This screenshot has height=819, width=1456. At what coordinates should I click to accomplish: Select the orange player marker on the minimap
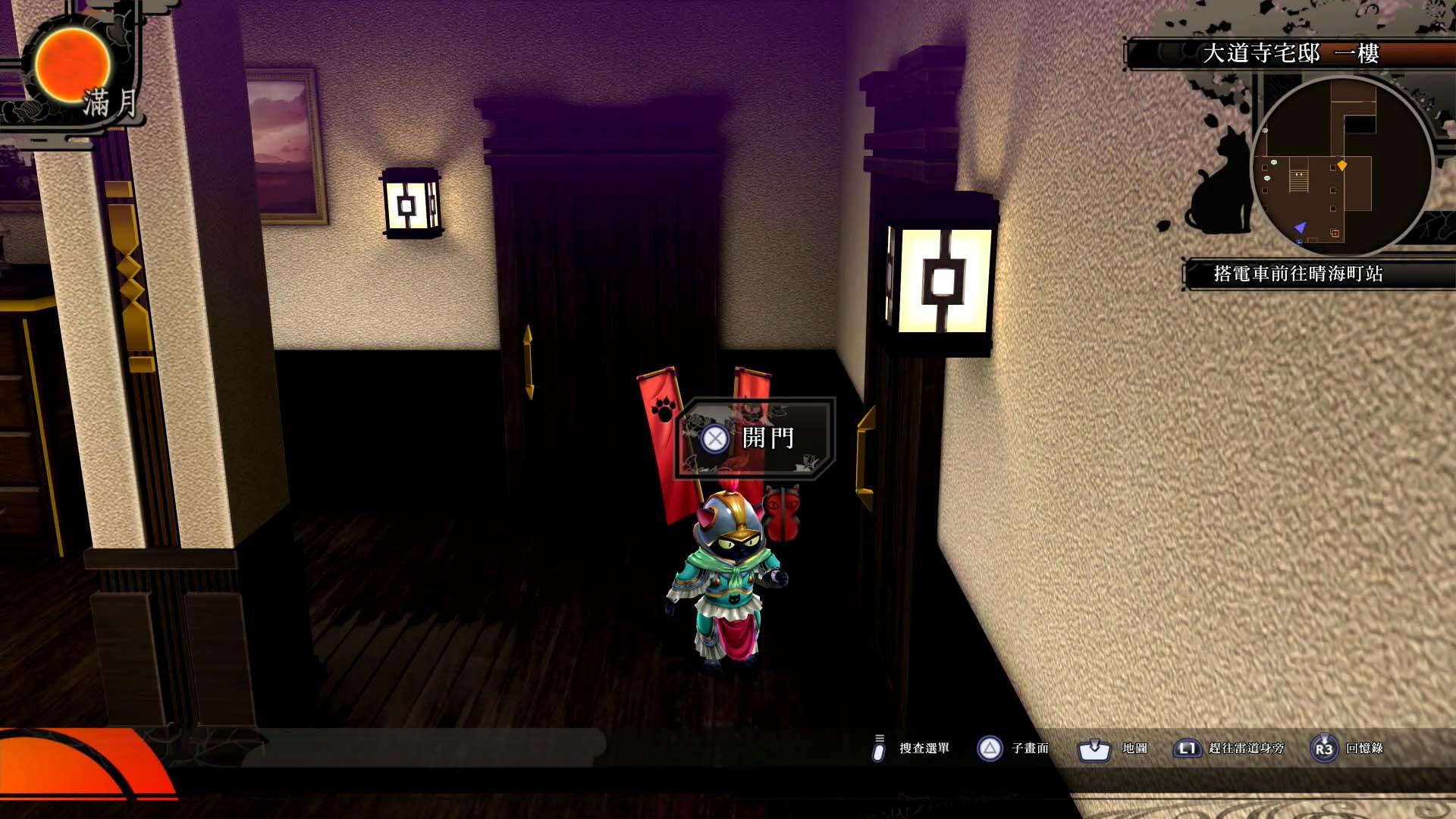pyautogui.click(x=1342, y=165)
